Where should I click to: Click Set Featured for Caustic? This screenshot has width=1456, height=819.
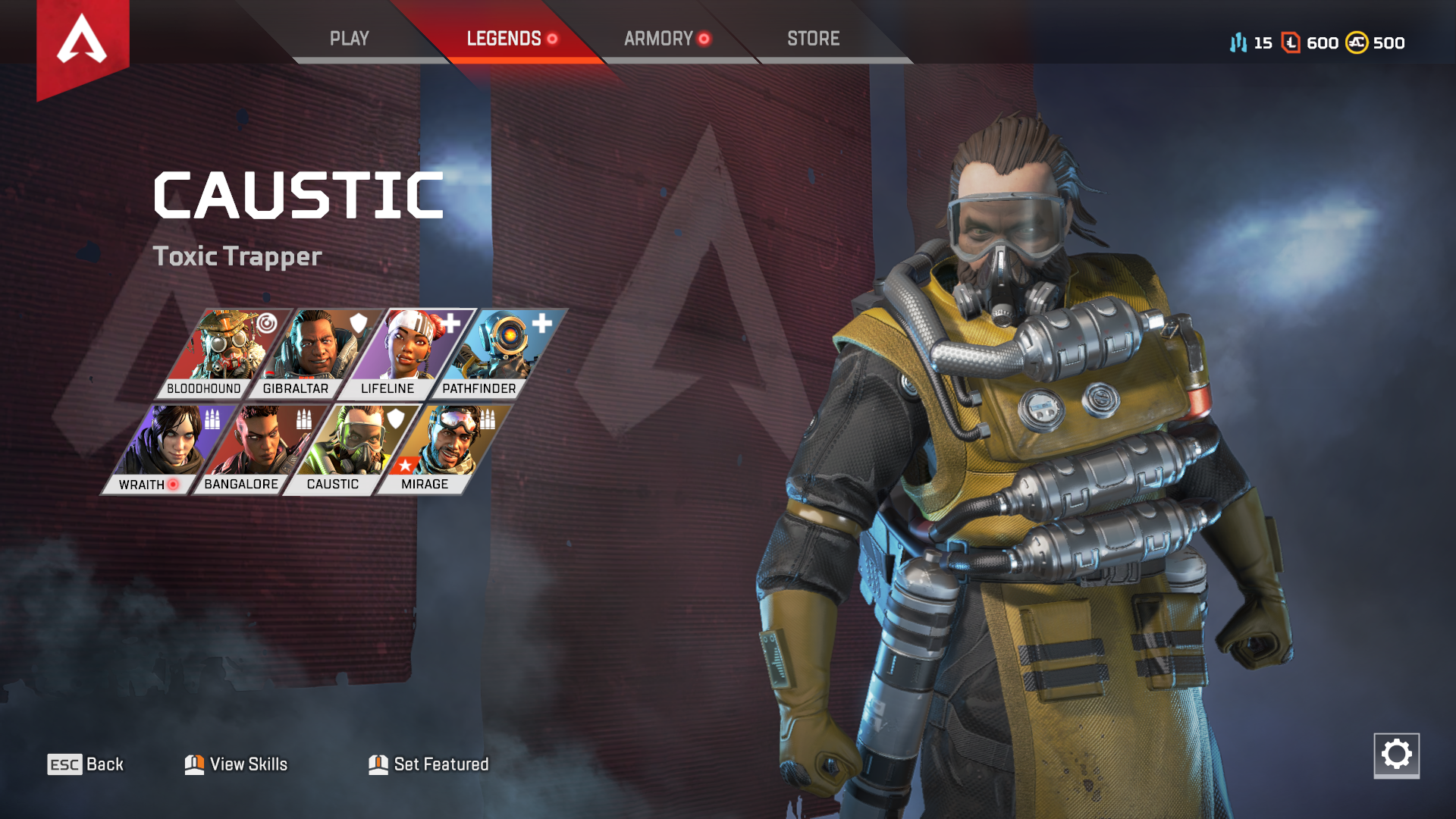(x=426, y=764)
